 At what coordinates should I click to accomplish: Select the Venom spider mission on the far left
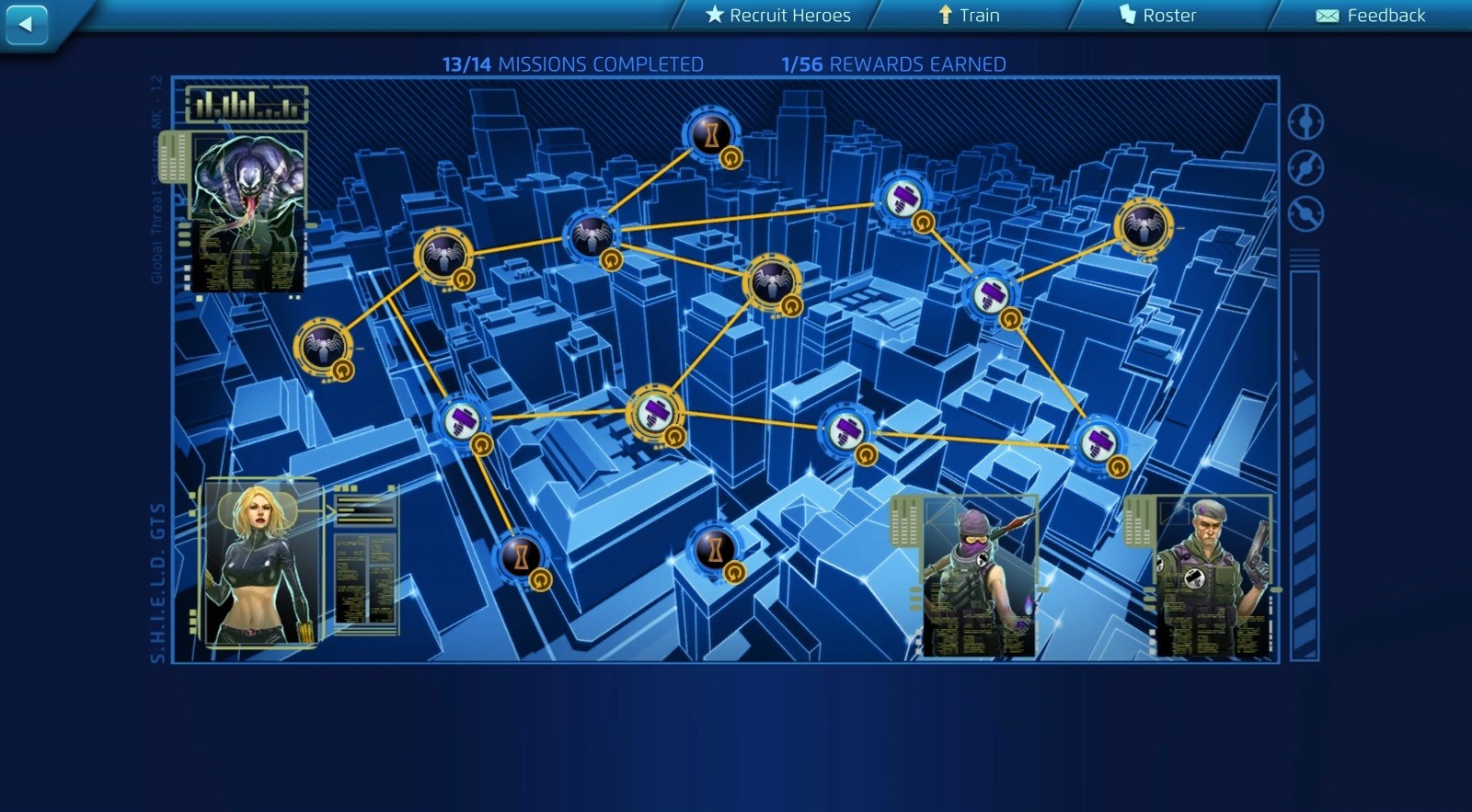(x=324, y=344)
